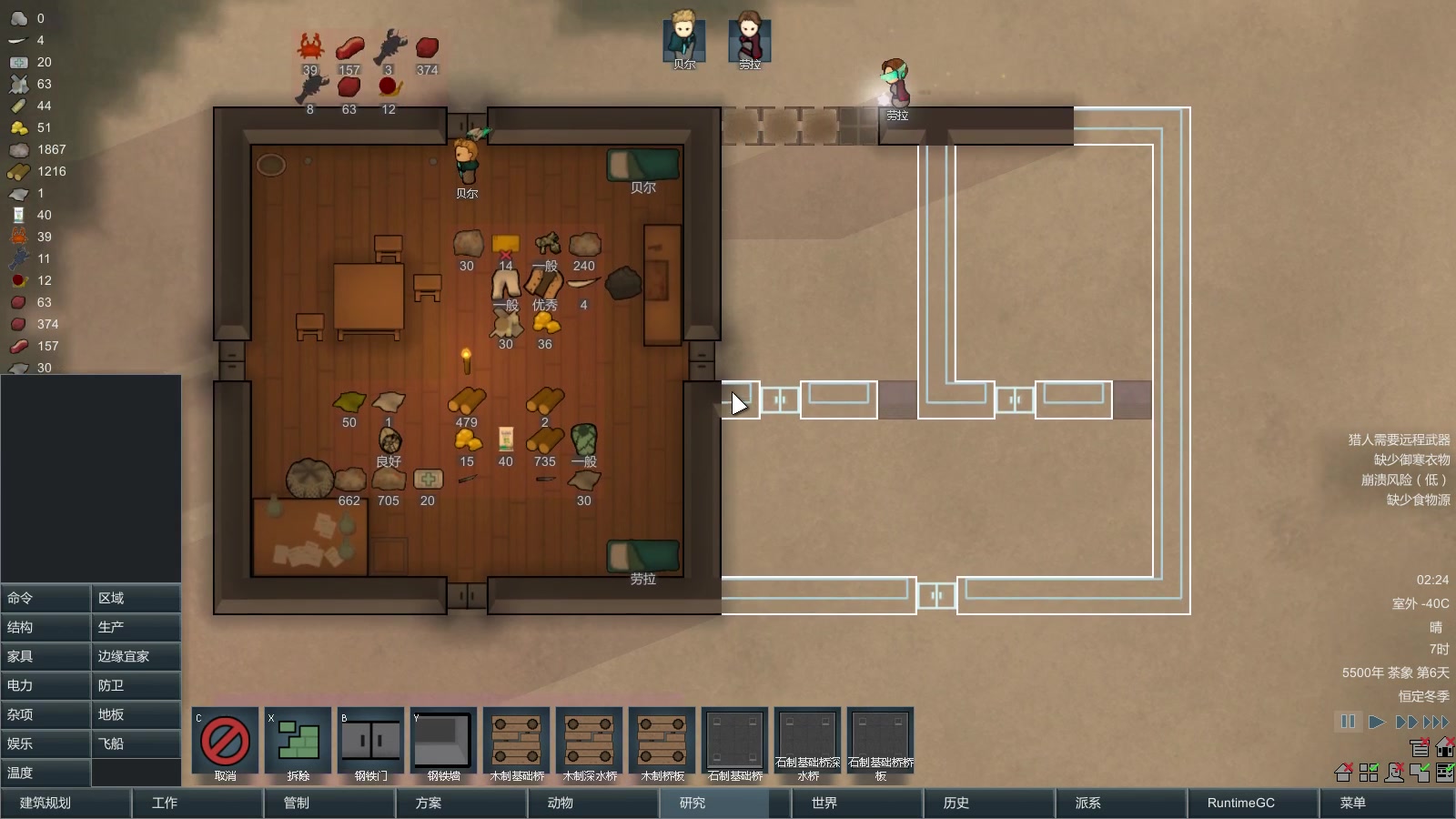The width and height of the screenshot is (1456, 819).
Task: Select the 钢铁墙 steel wall build option
Action: click(443, 745)
